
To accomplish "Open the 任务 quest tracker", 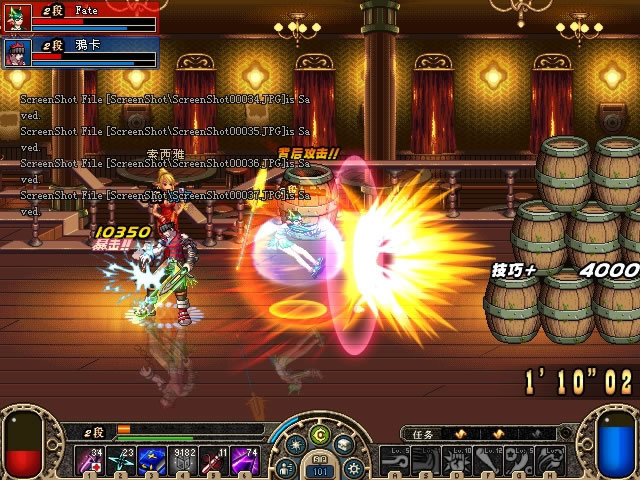I will [x=422, y=435].
